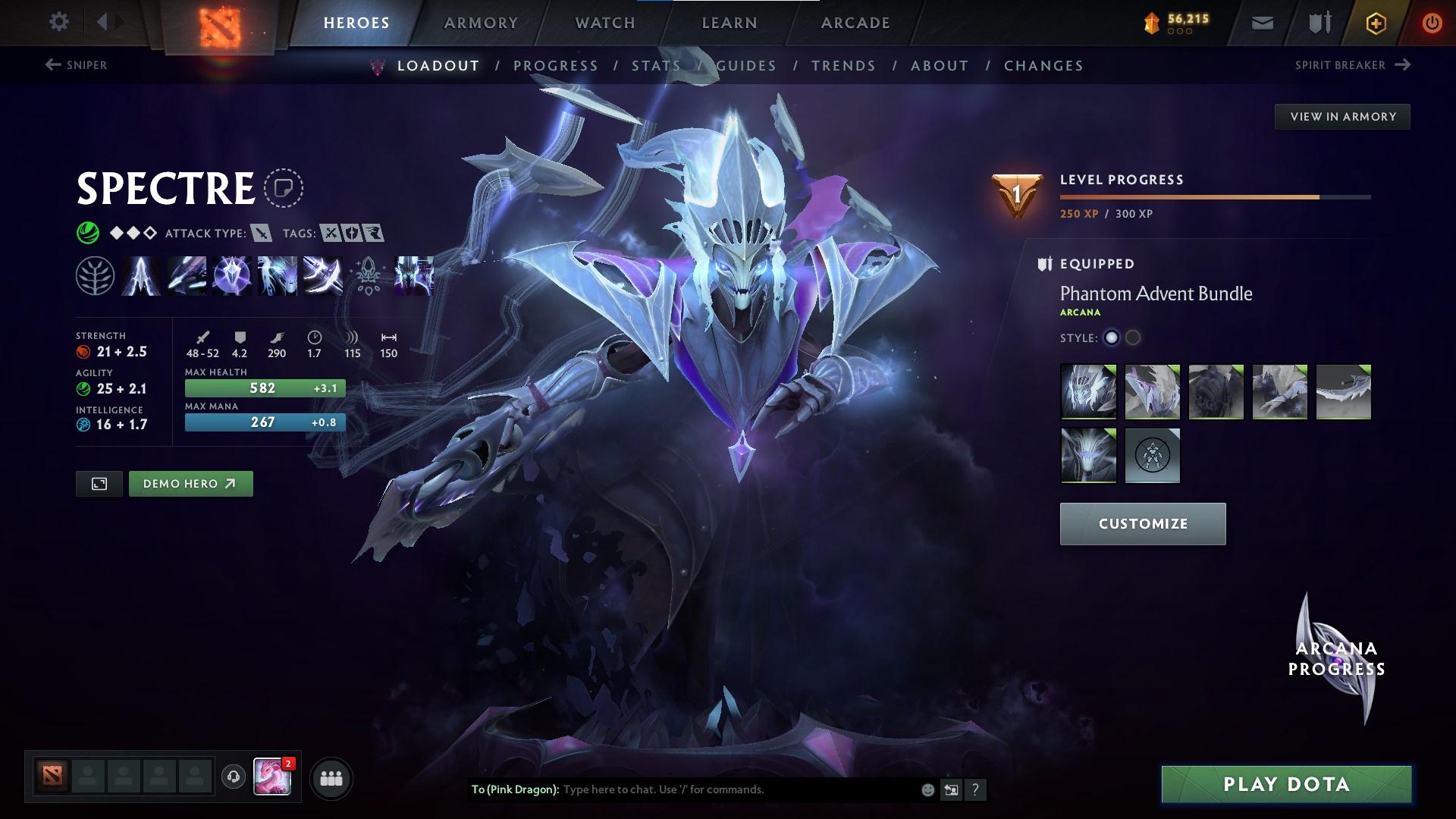Click the power/disconnect icon top right

click(x=1432, y=23)
